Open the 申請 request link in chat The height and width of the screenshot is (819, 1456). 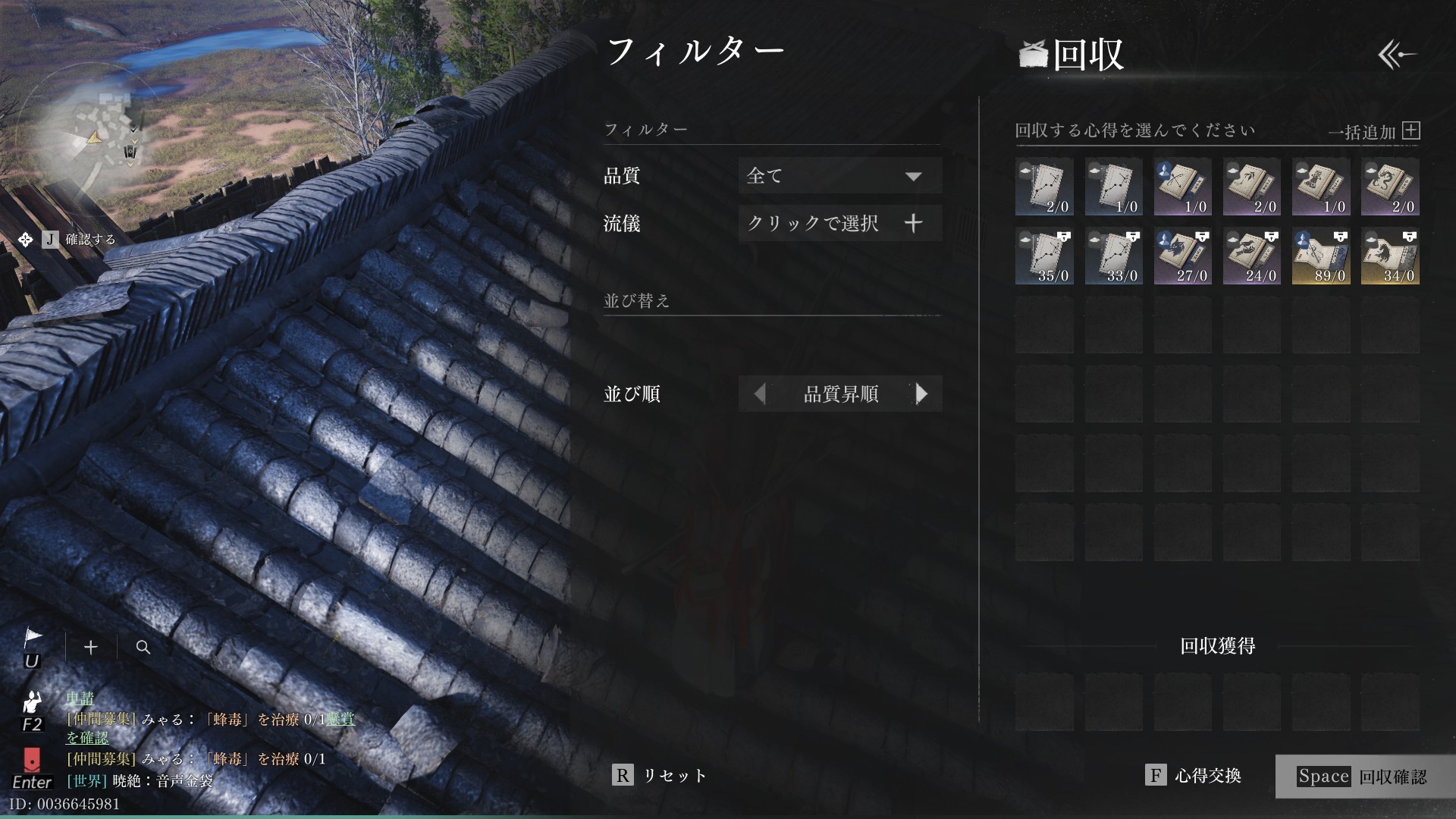[x=80, y=698]
